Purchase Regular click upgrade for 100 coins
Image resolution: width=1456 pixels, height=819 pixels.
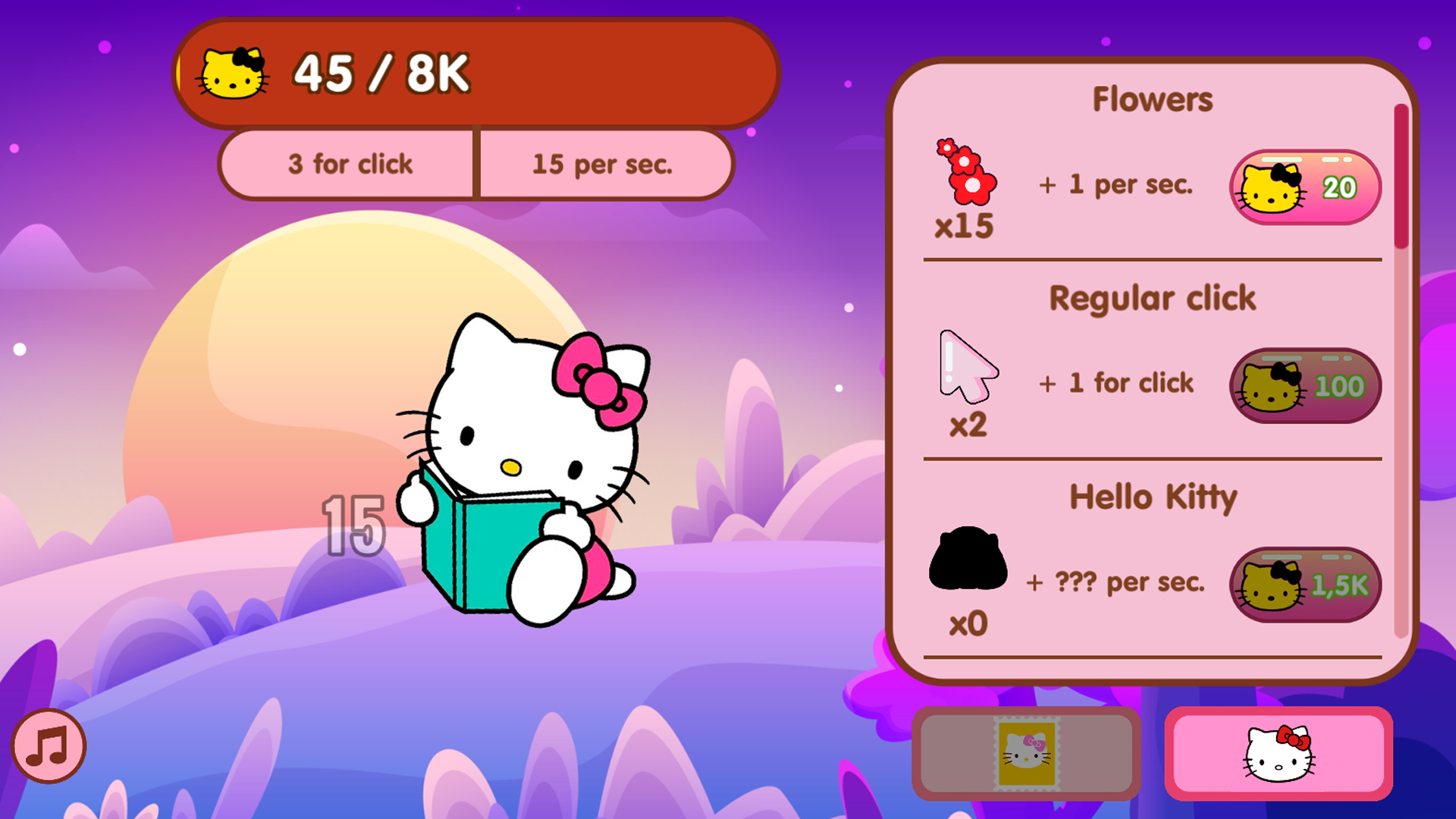(x=1304, y=385)
